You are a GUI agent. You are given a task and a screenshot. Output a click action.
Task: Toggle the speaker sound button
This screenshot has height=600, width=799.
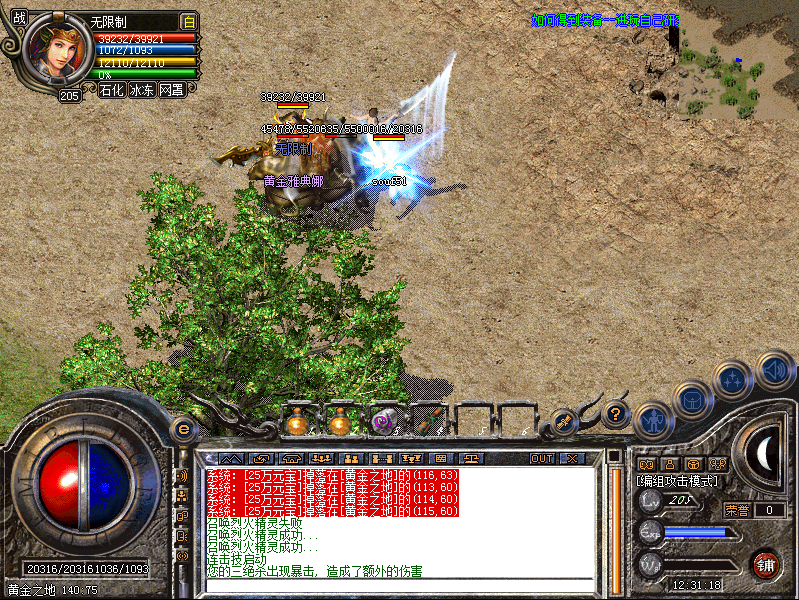pyautogui.click(x=774, y=369)
